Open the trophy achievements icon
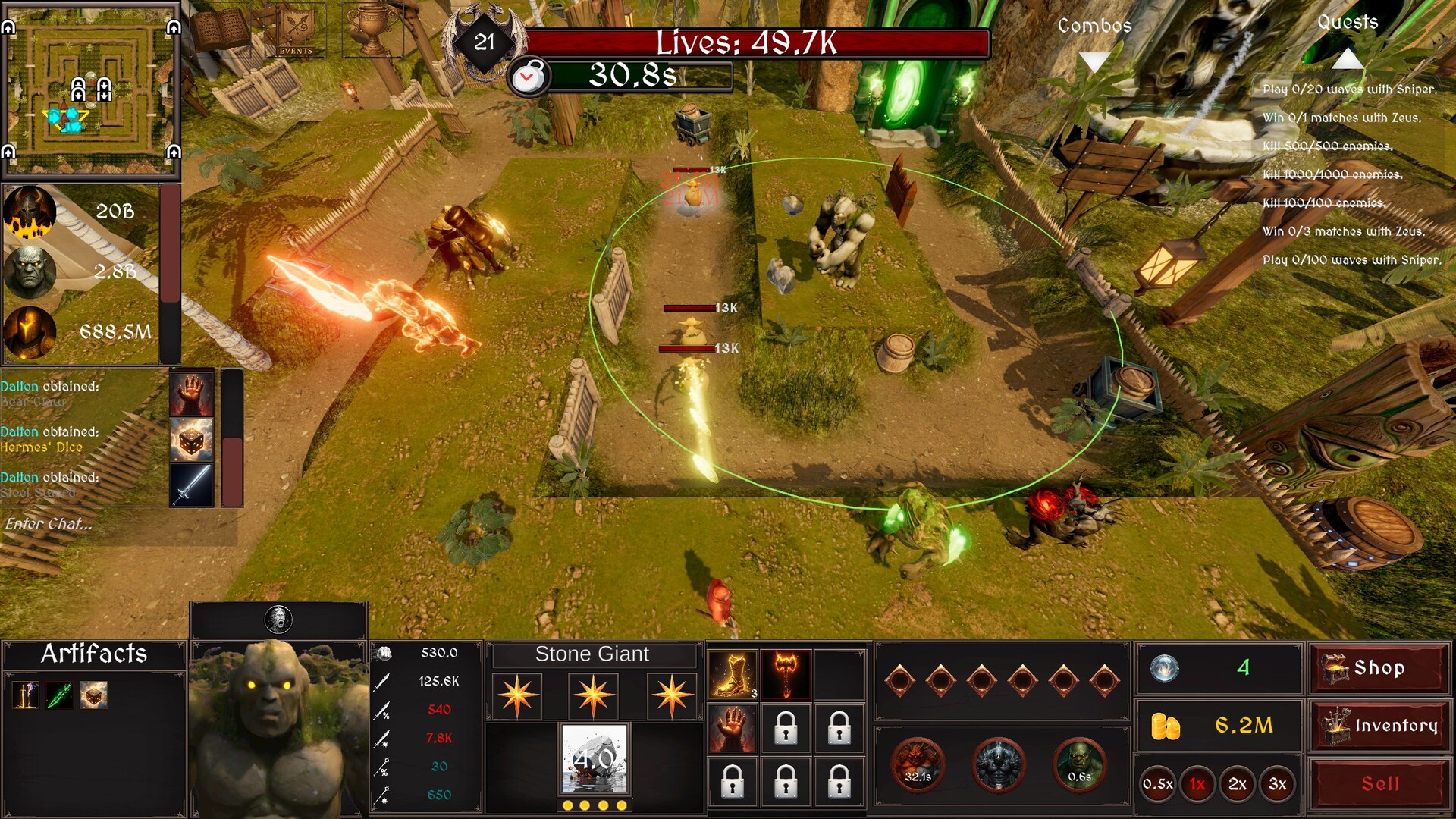 point(369,30)
